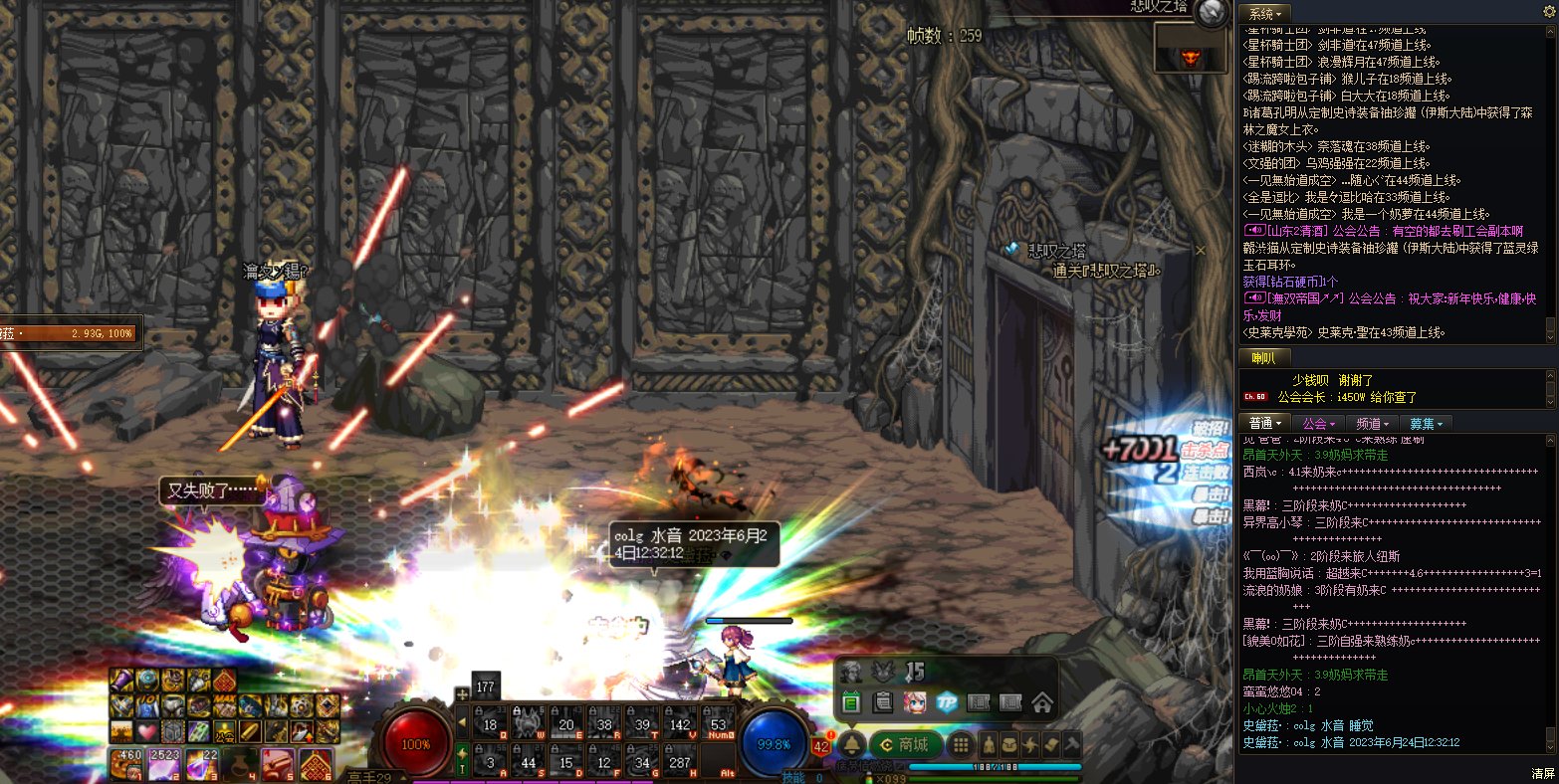1559x784 pixels.
Task: Click the house icon in notification panel
Action: pyautogui.click(x=1042, y=702)
